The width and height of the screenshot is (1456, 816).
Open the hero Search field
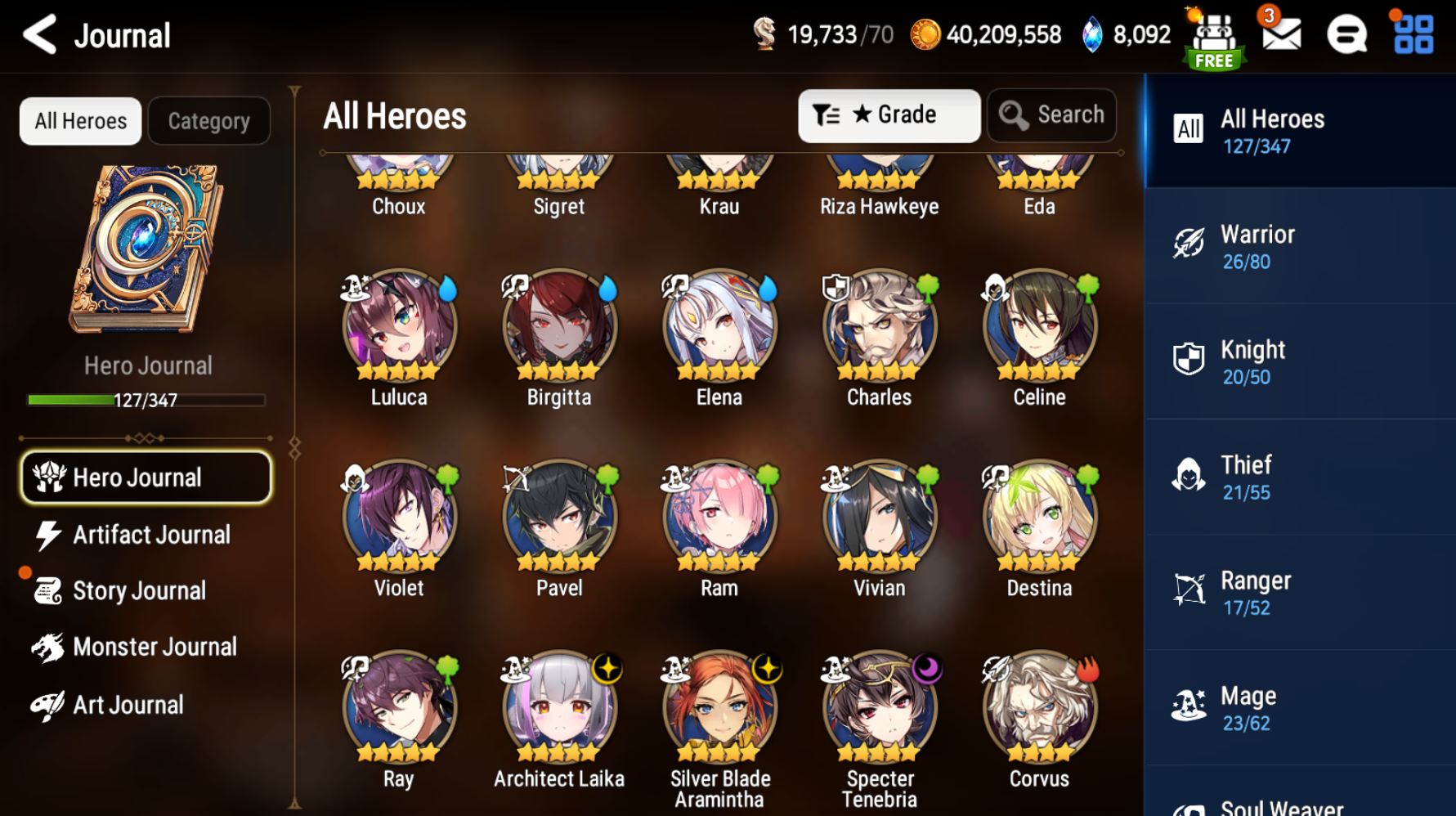coord(1052,115)
